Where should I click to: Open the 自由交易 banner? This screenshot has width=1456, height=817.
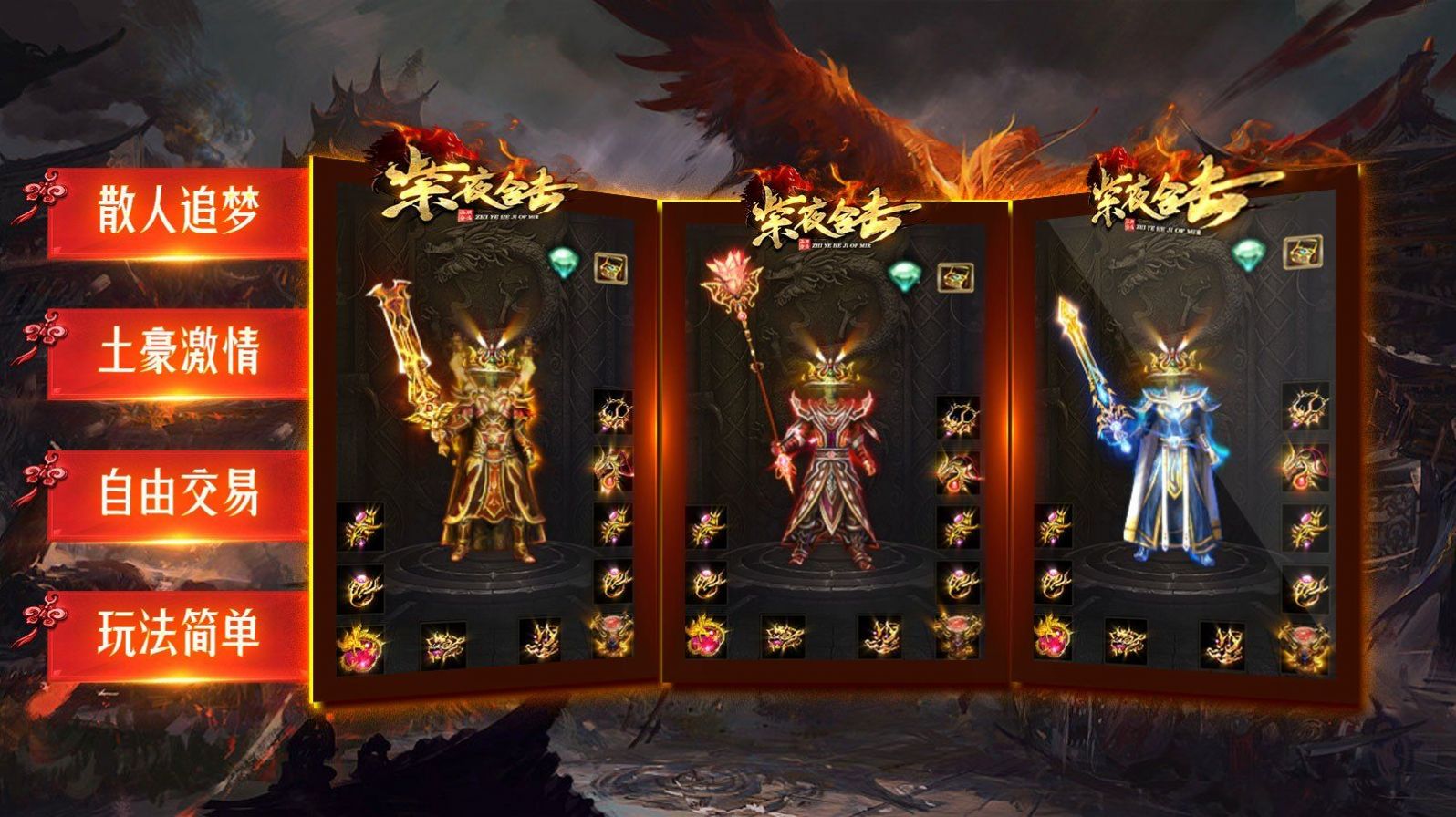point(178,493)
